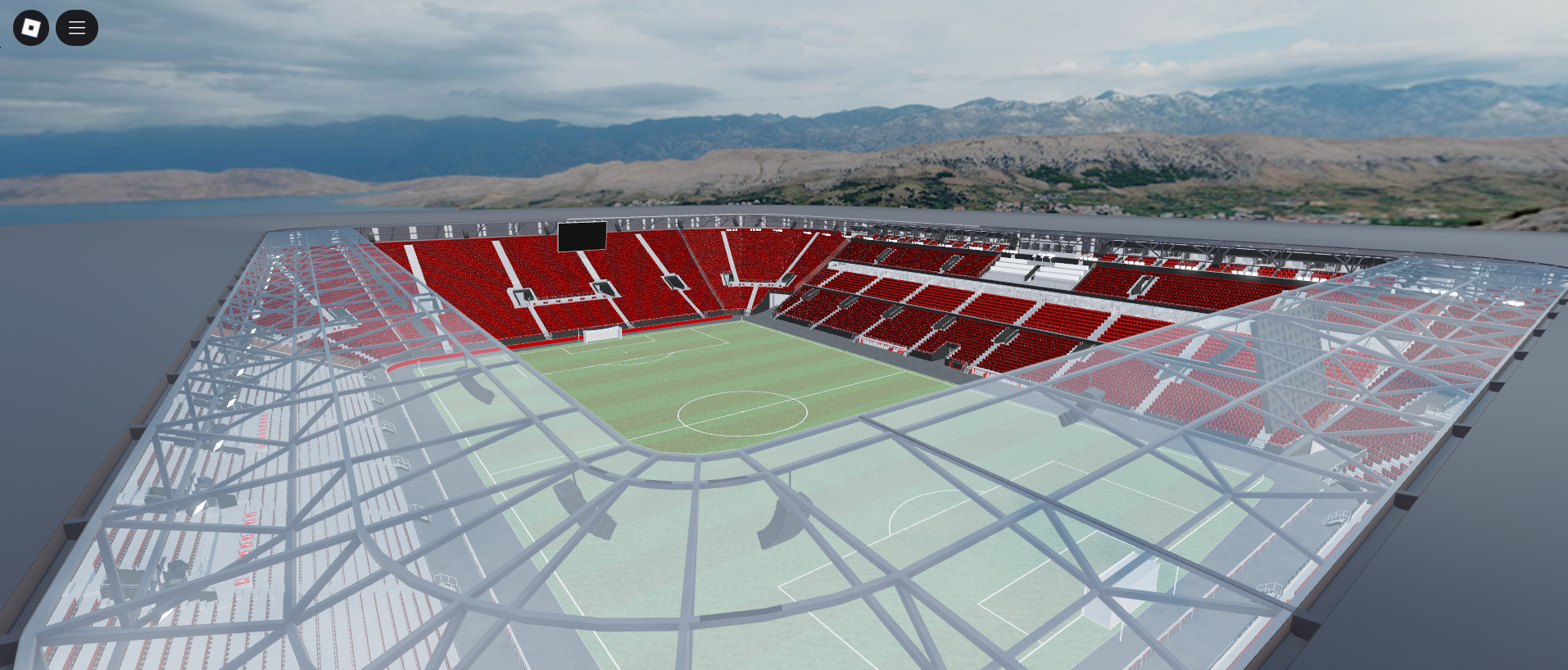Open the Roblox logo menu
Screen dimensions: 1568x670
tap(31, 28)
